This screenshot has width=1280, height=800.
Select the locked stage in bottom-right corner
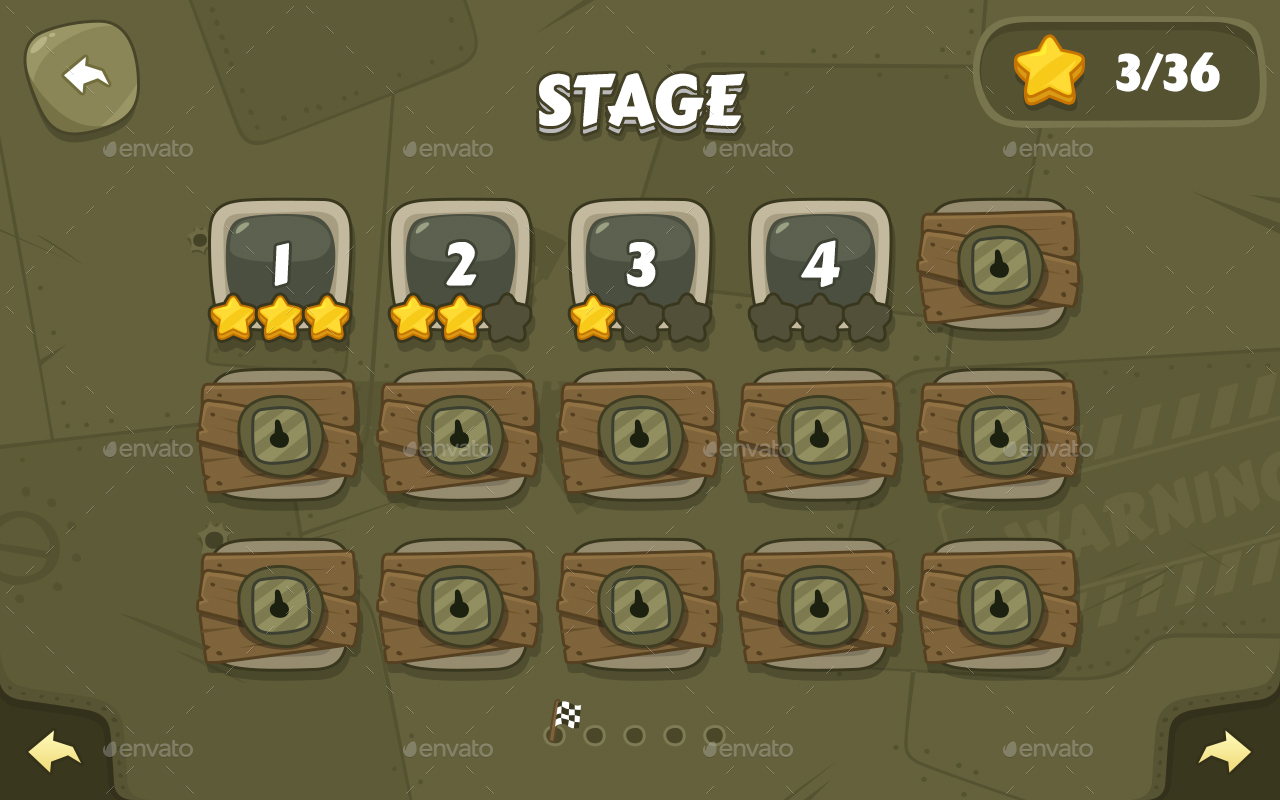point(1000,604)
